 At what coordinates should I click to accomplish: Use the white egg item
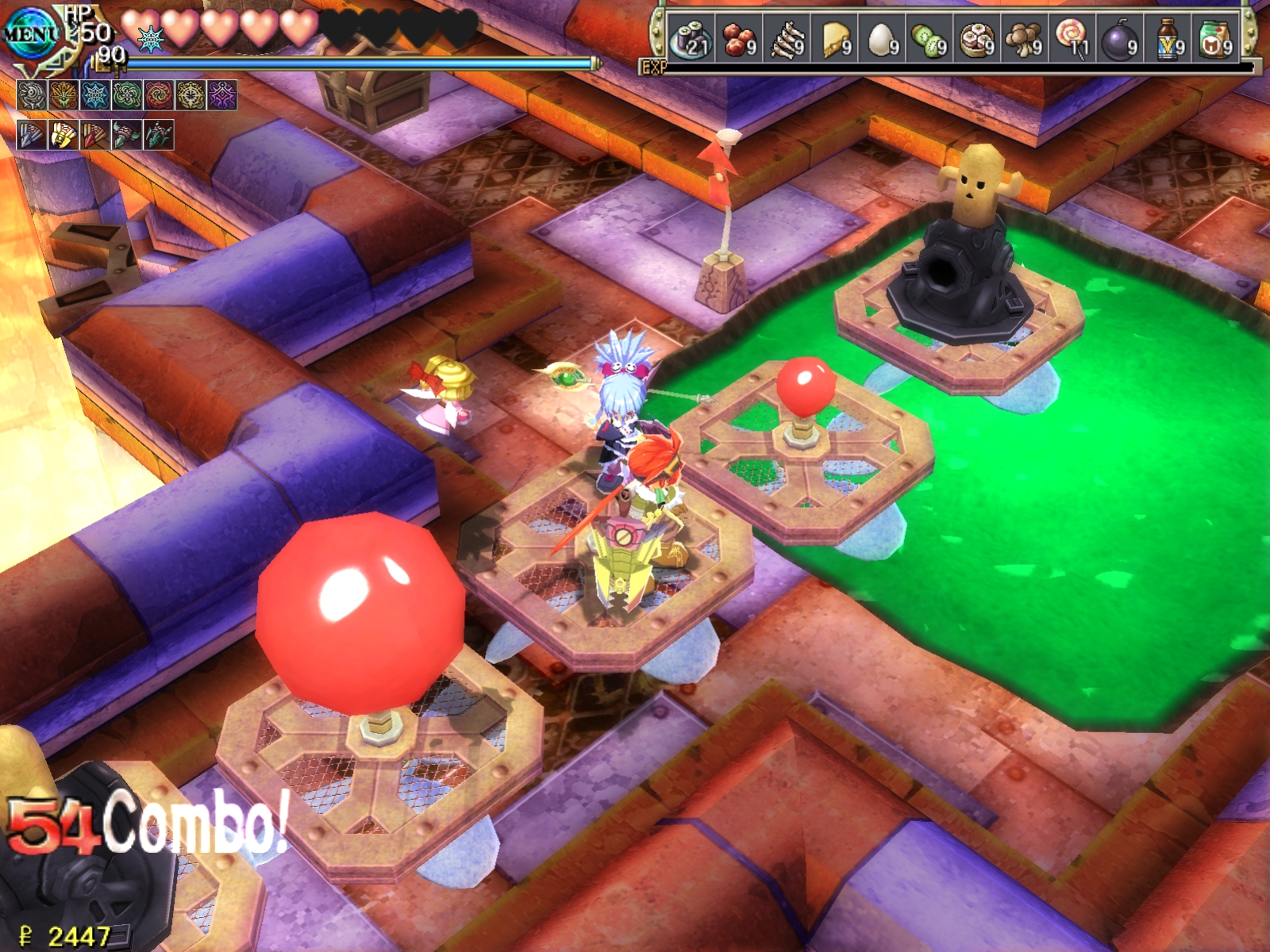click(881, 39)
